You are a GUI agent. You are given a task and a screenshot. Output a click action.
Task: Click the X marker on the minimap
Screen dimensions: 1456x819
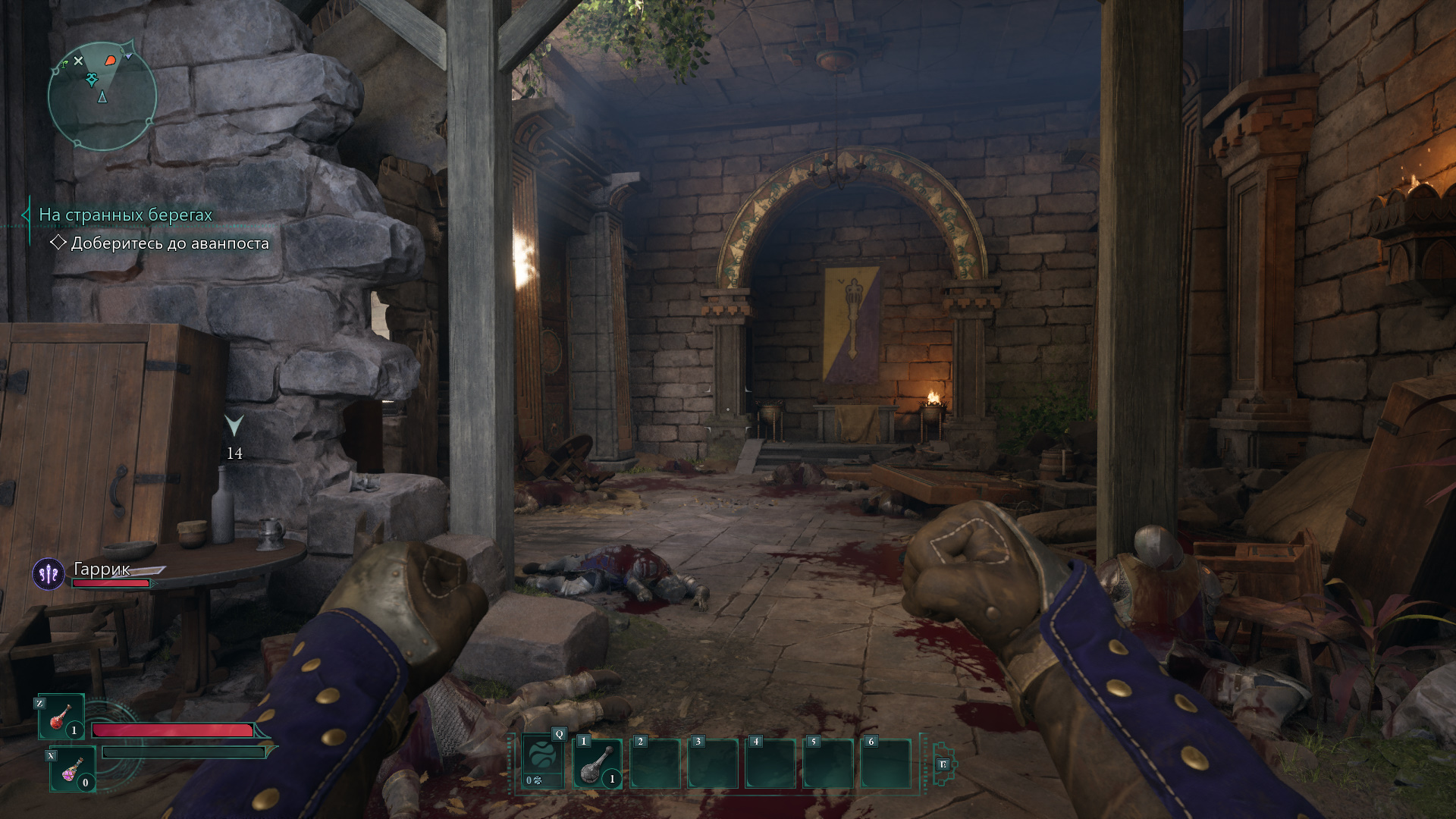[x=78, y=61]
